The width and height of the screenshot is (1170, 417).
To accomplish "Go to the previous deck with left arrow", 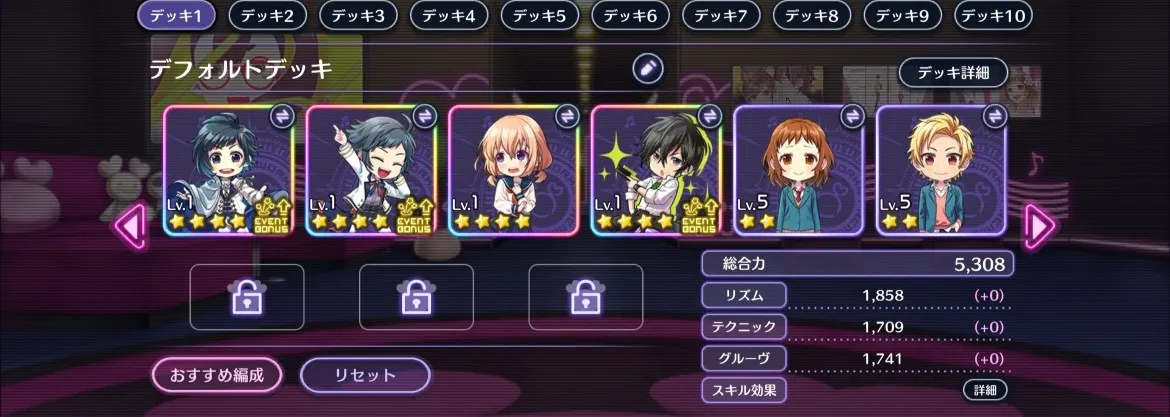I will pyautogui.click(x=131, y=226).
